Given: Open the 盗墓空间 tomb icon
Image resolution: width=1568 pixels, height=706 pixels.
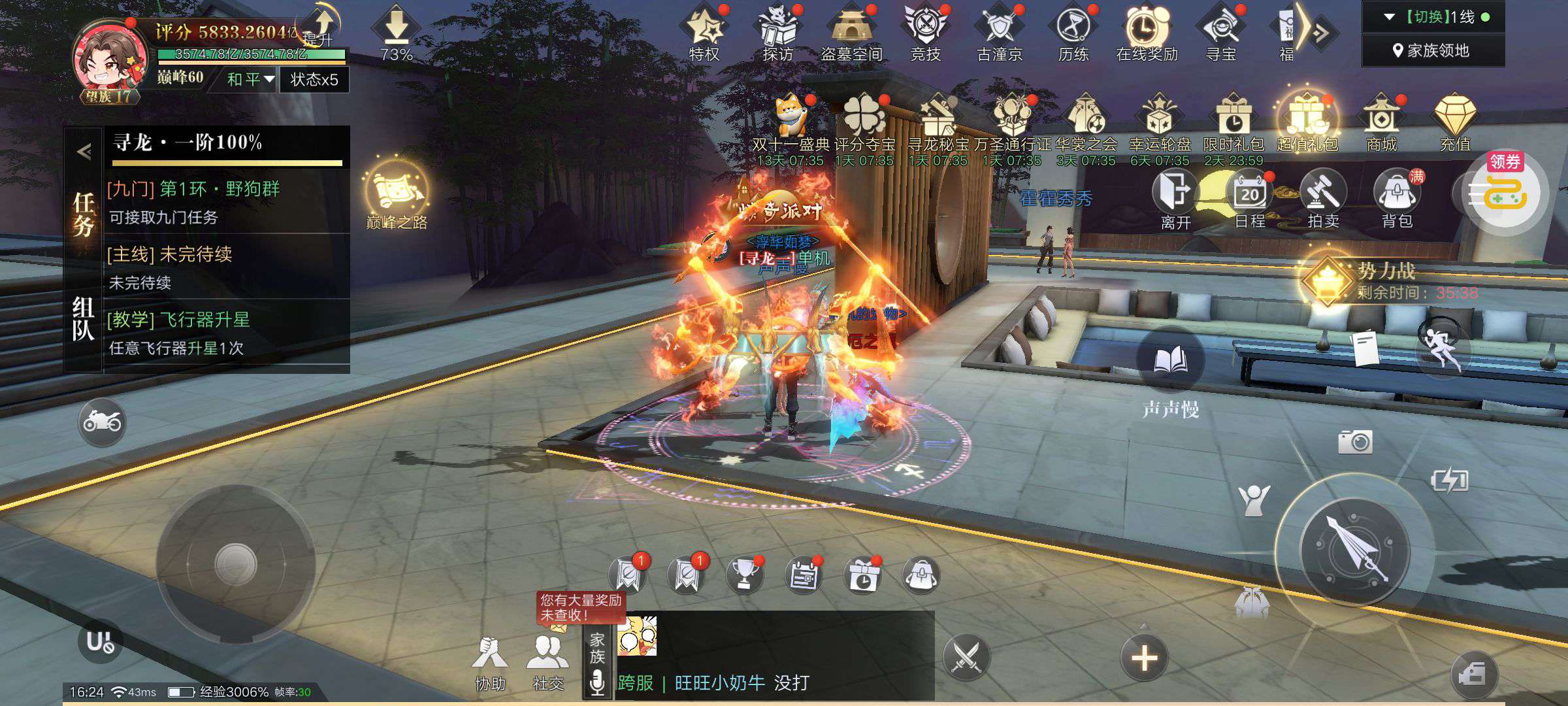Looking at the screenshot, I should point(851,33).
